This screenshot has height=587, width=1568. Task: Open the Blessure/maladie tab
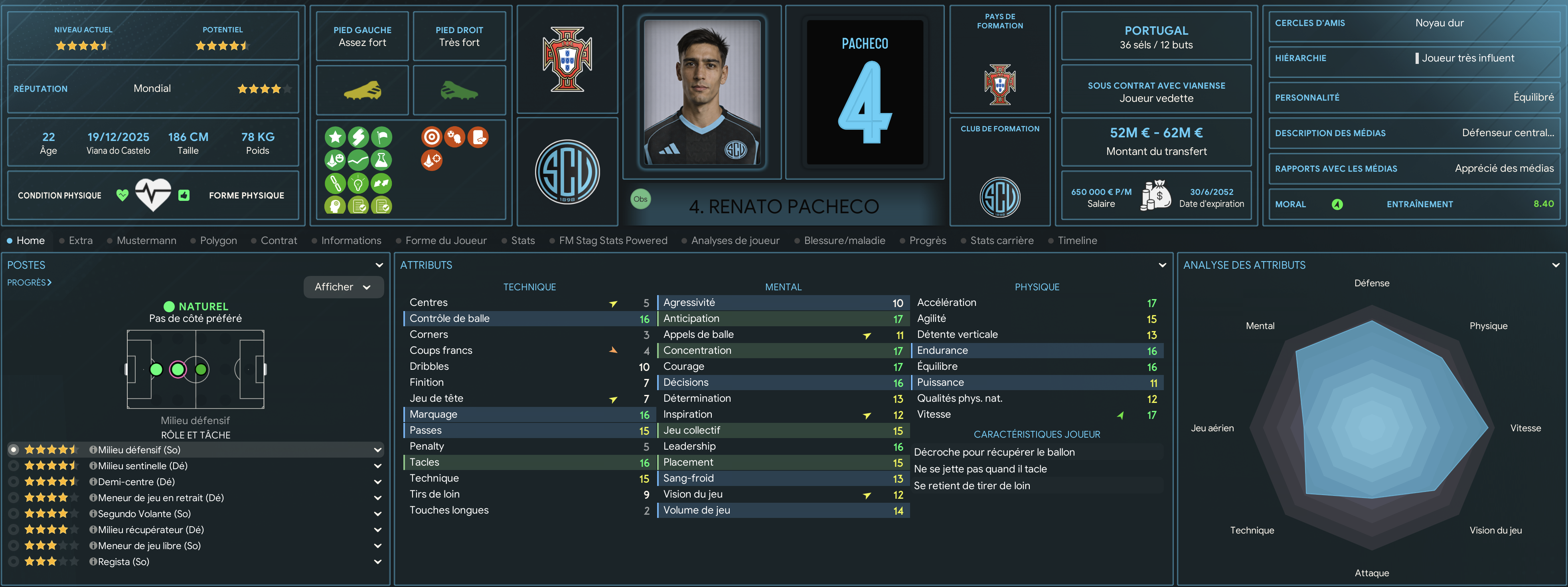(x=844, y=240)
